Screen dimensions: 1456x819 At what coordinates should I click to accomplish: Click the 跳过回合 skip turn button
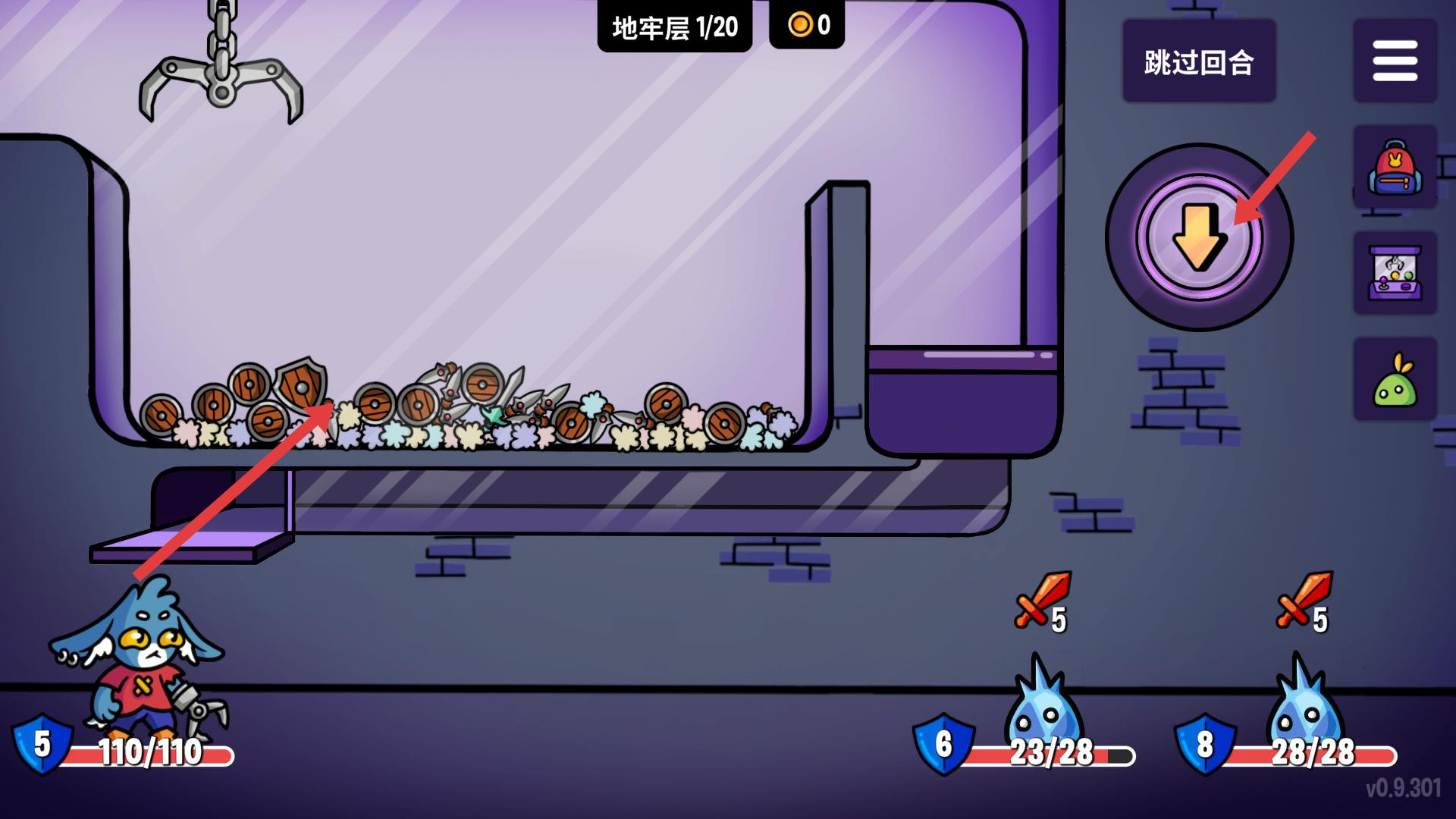[1198, 62]
